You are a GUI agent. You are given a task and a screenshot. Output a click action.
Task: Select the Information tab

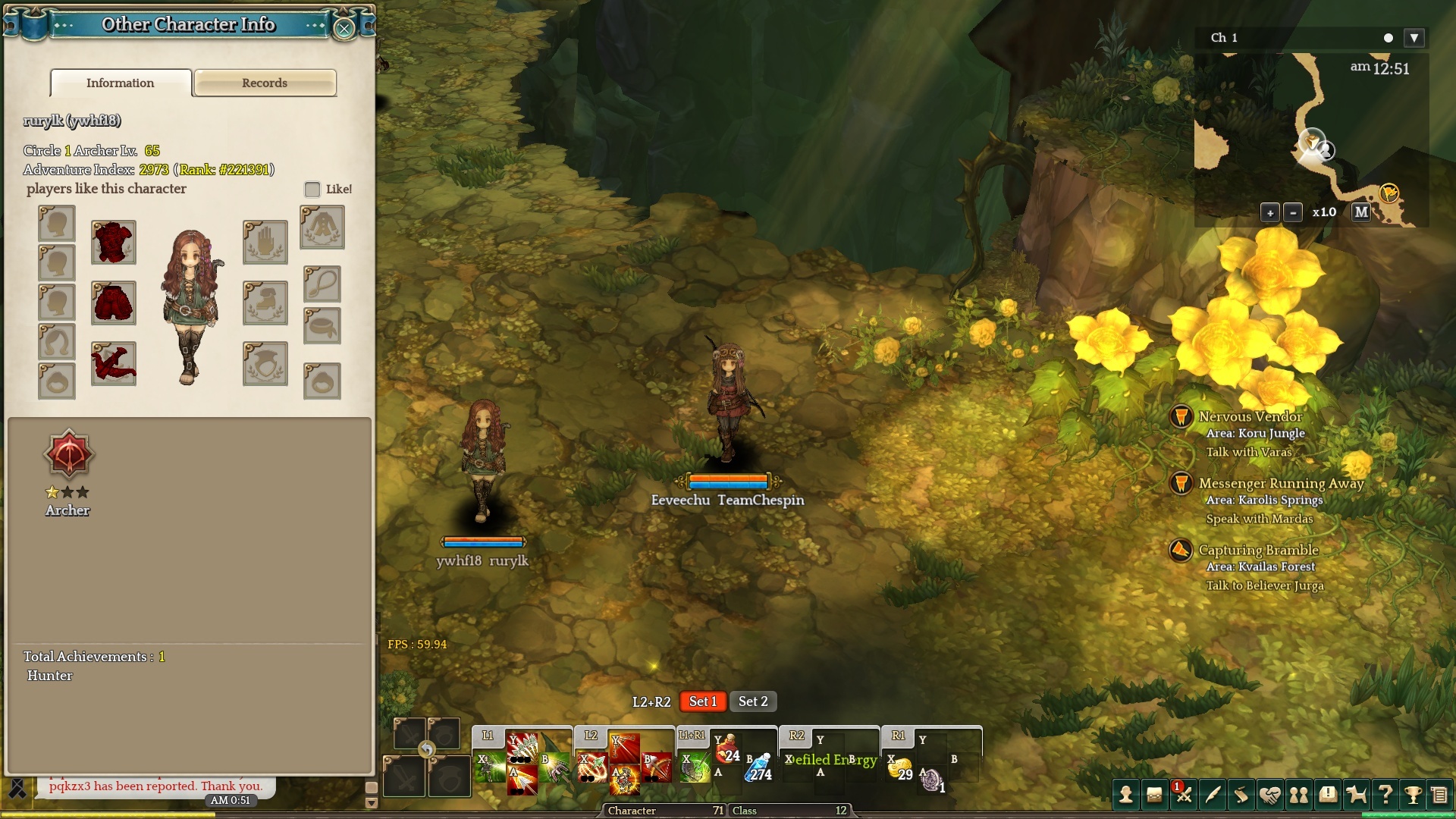coord(121,83)
